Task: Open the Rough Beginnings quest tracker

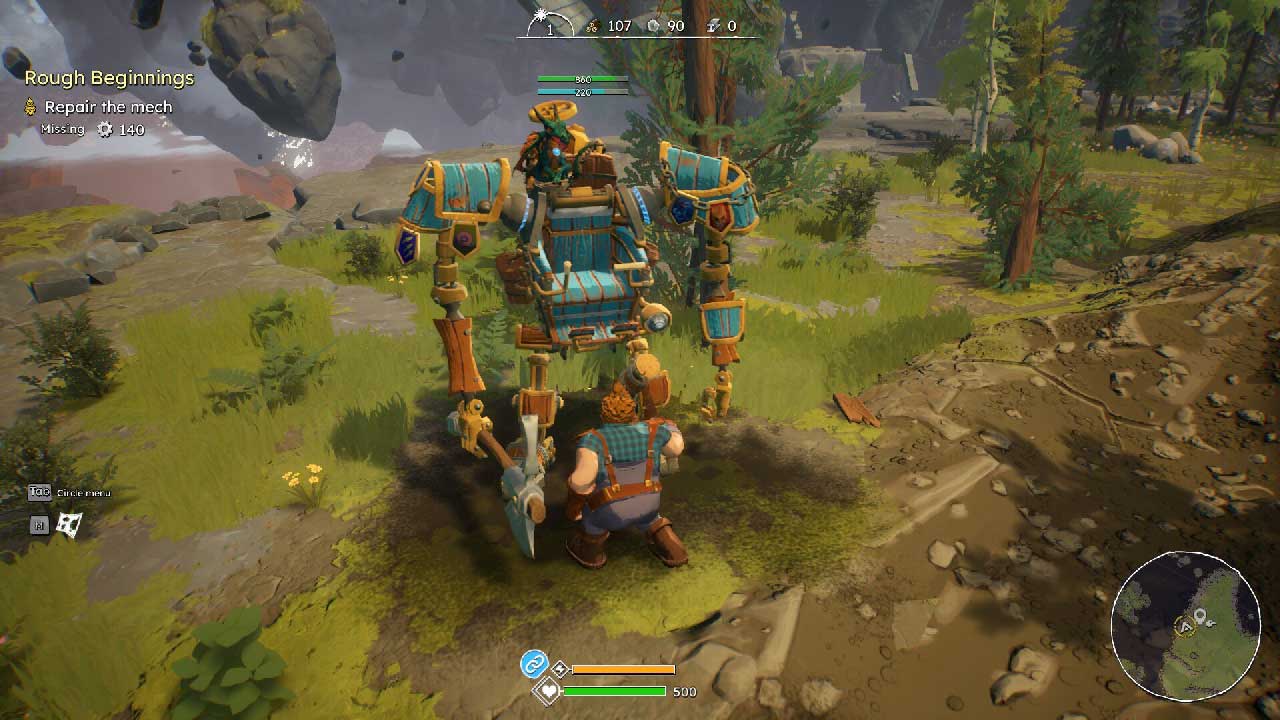Action: click(109, 78)
